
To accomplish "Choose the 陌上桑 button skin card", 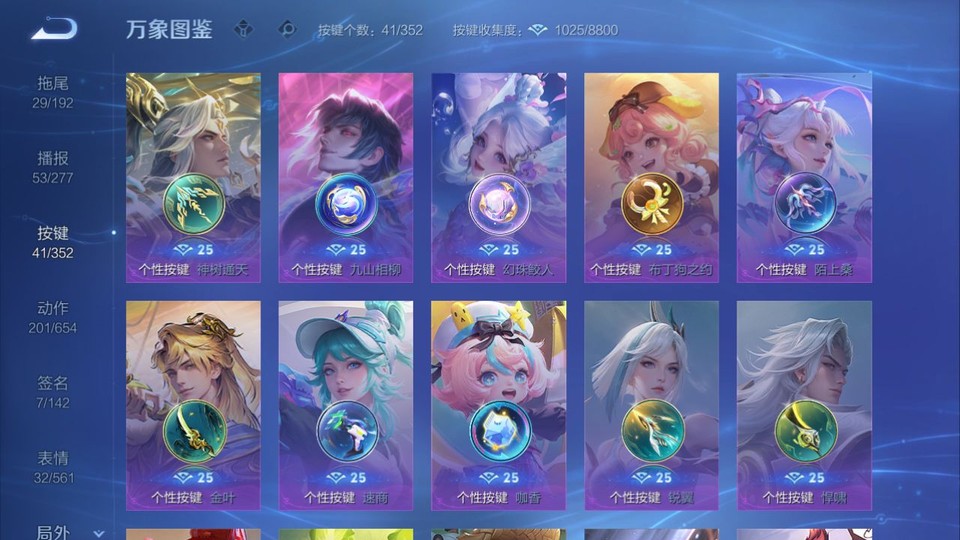I will (x=804, y=177).
